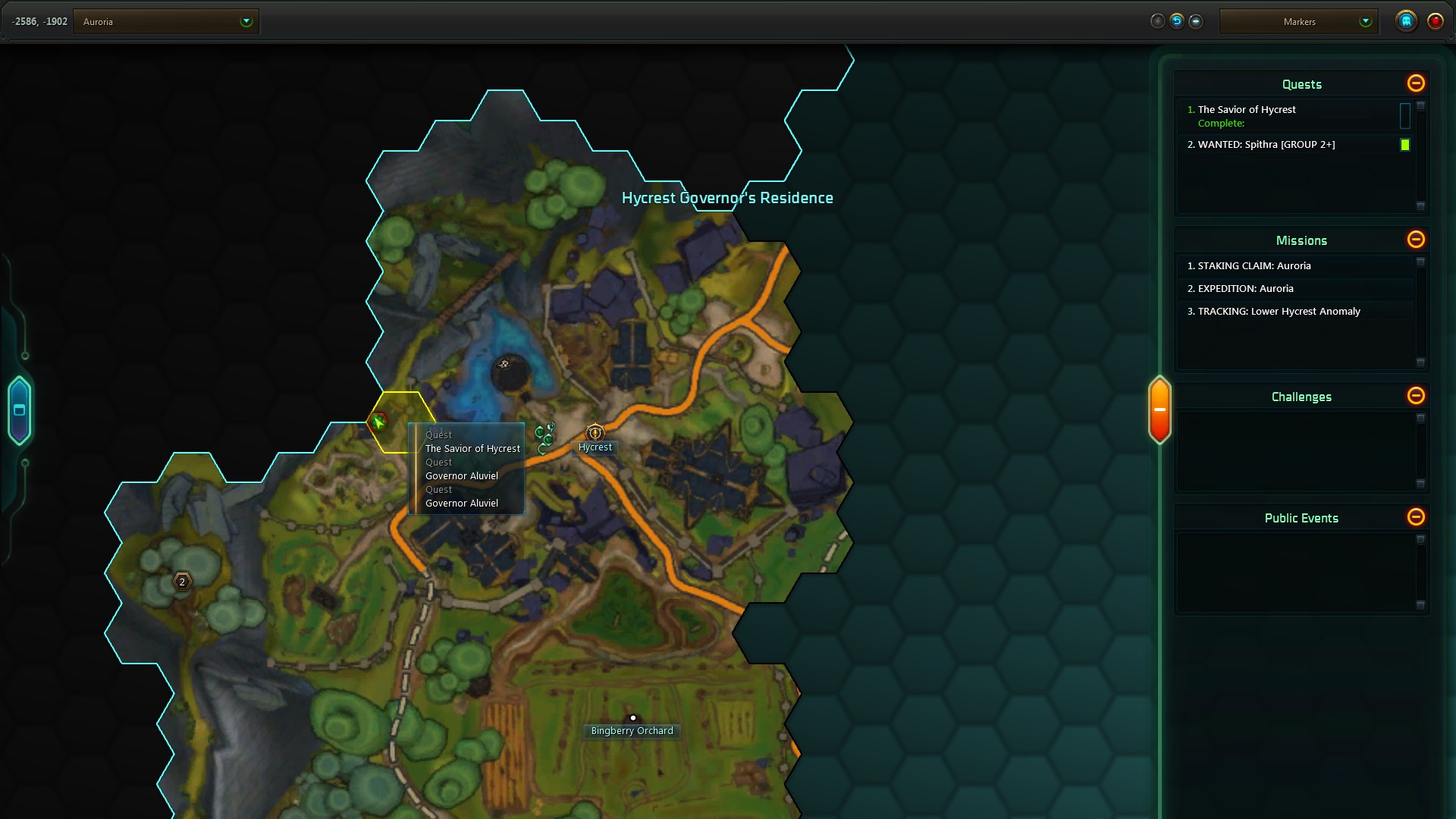Toggle the green WANTED: Spithra tracking box
Screen dimensions: 1456x819
point(1404,145)
